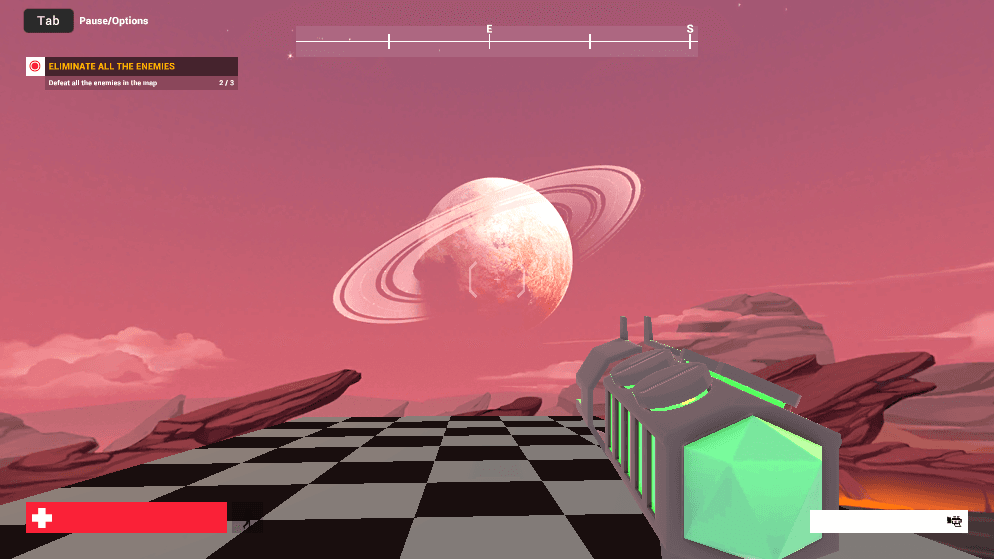Viewport: 994px width, 559px height.
Task: Select the weapon icon on ammo bar
Action: (954, 521)
